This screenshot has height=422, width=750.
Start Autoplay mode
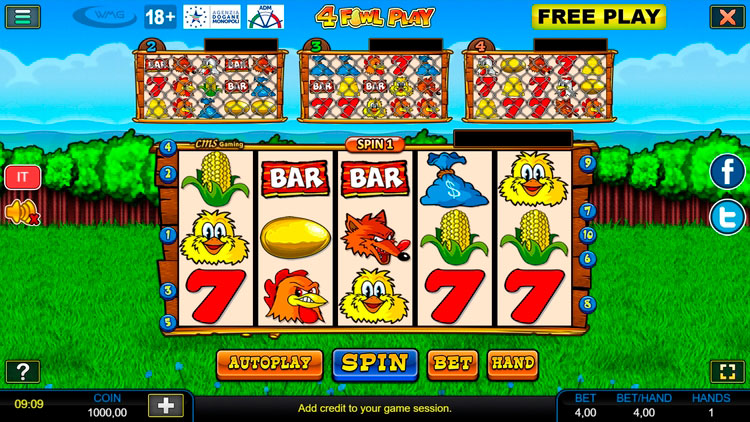click(269, 363)
